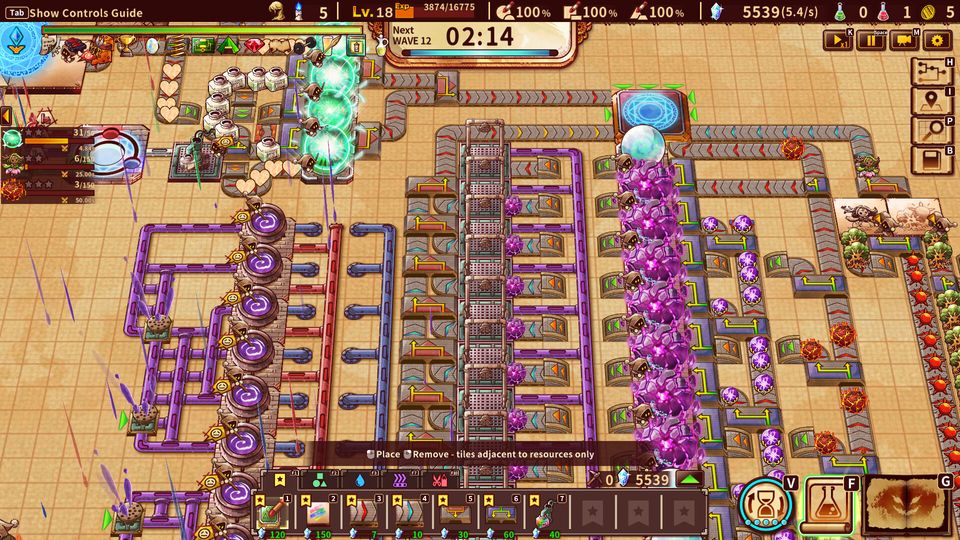Image resolution: width=960 pixels, height=540 pixels.
Task: Open the brown parchment map button
Action: [x=906, y=505]
